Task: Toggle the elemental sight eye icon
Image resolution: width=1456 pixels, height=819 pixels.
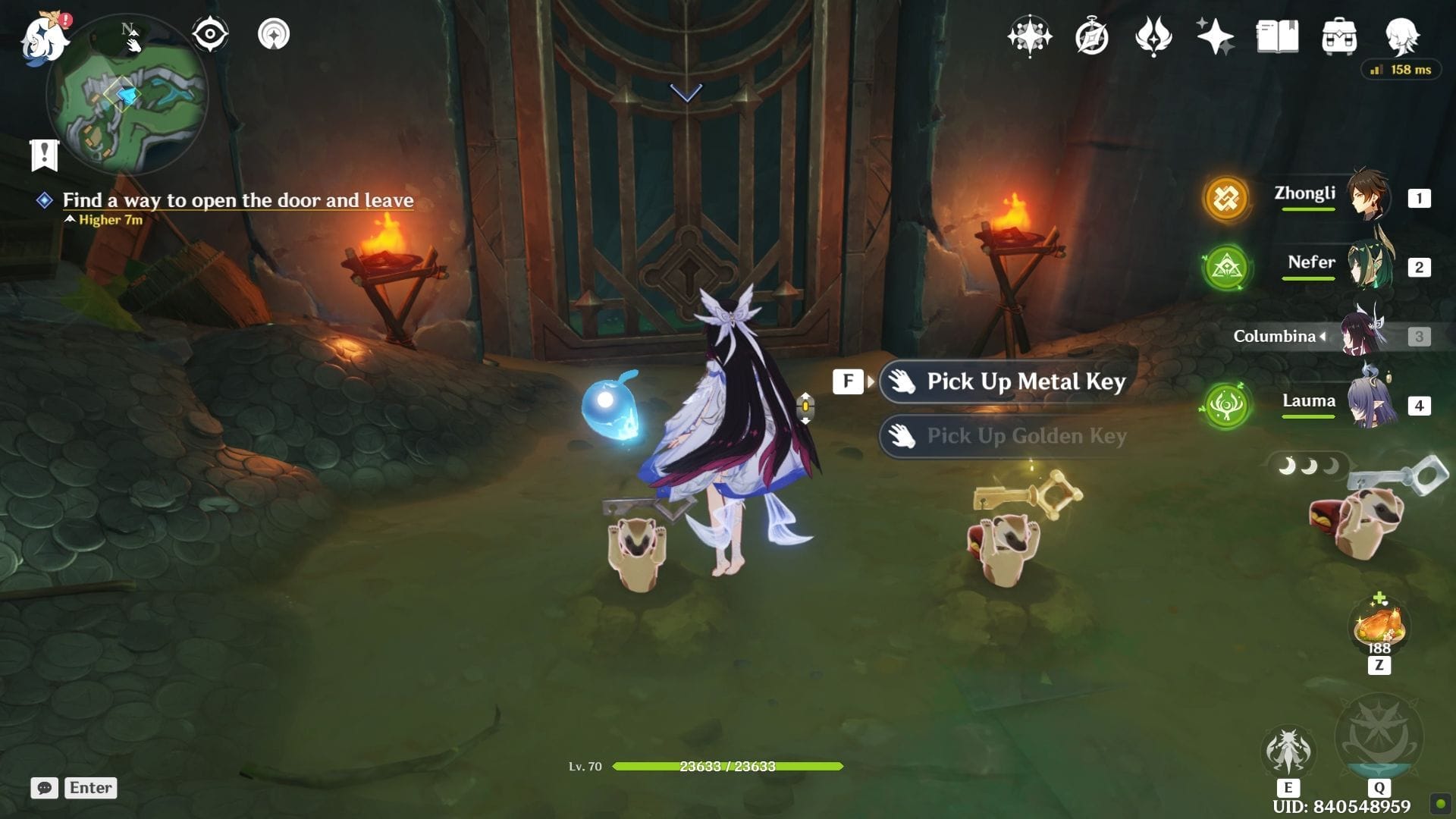Action: [x=210, y=34]
